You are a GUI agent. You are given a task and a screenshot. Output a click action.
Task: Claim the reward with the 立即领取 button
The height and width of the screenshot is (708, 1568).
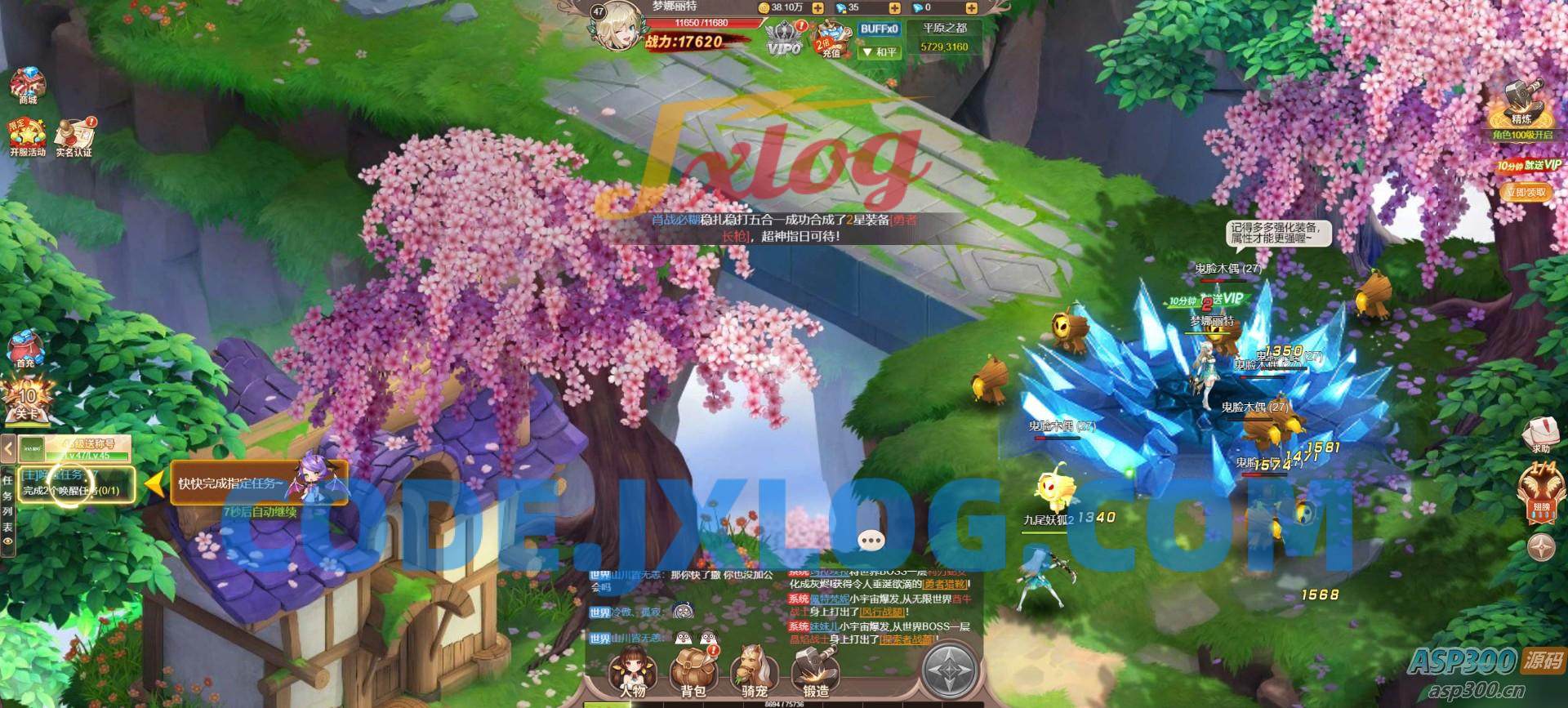tap(1524, 193)
